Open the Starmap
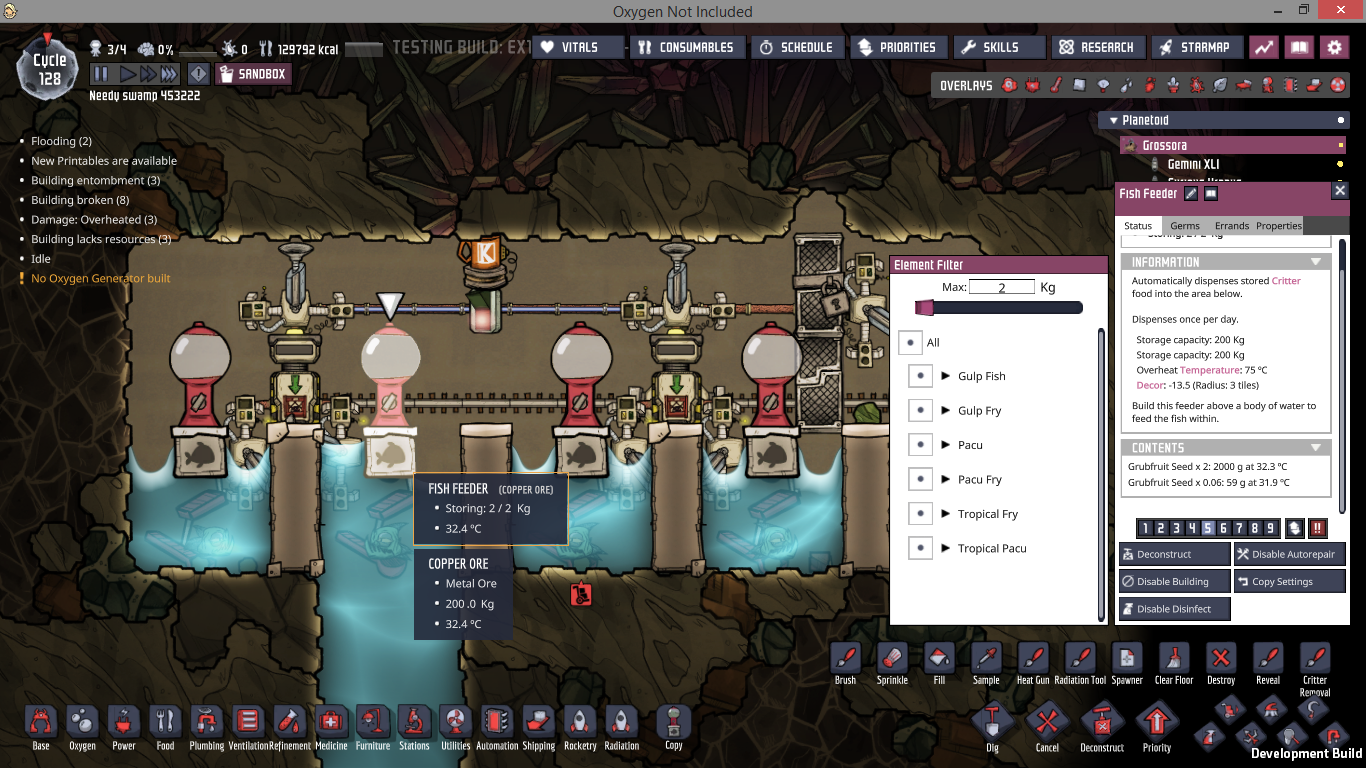 coord(1194,47)
